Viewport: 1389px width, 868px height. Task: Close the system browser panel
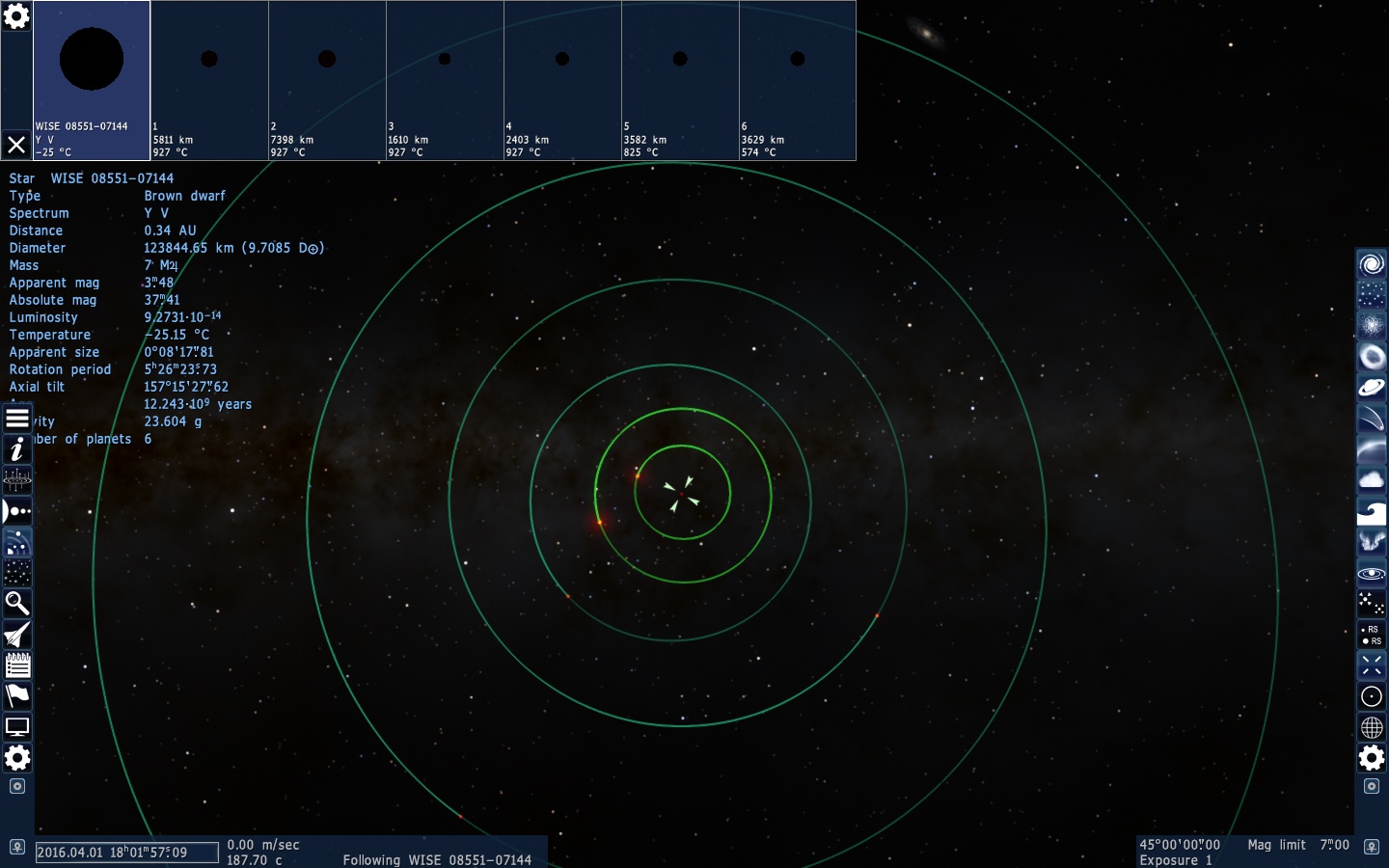tap(16, 145)
